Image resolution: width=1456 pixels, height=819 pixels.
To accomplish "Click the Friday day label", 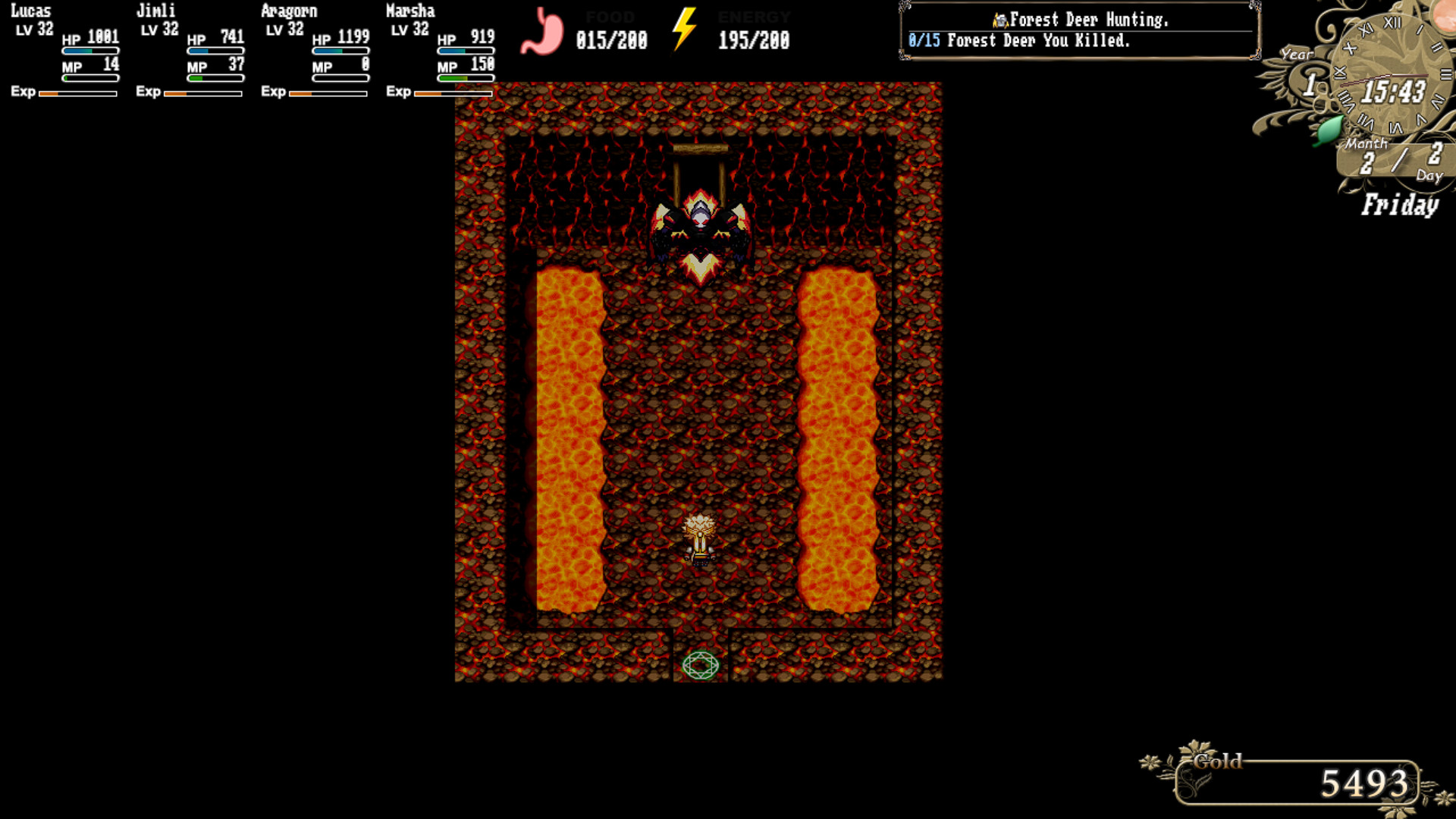I will point(1400,205).
